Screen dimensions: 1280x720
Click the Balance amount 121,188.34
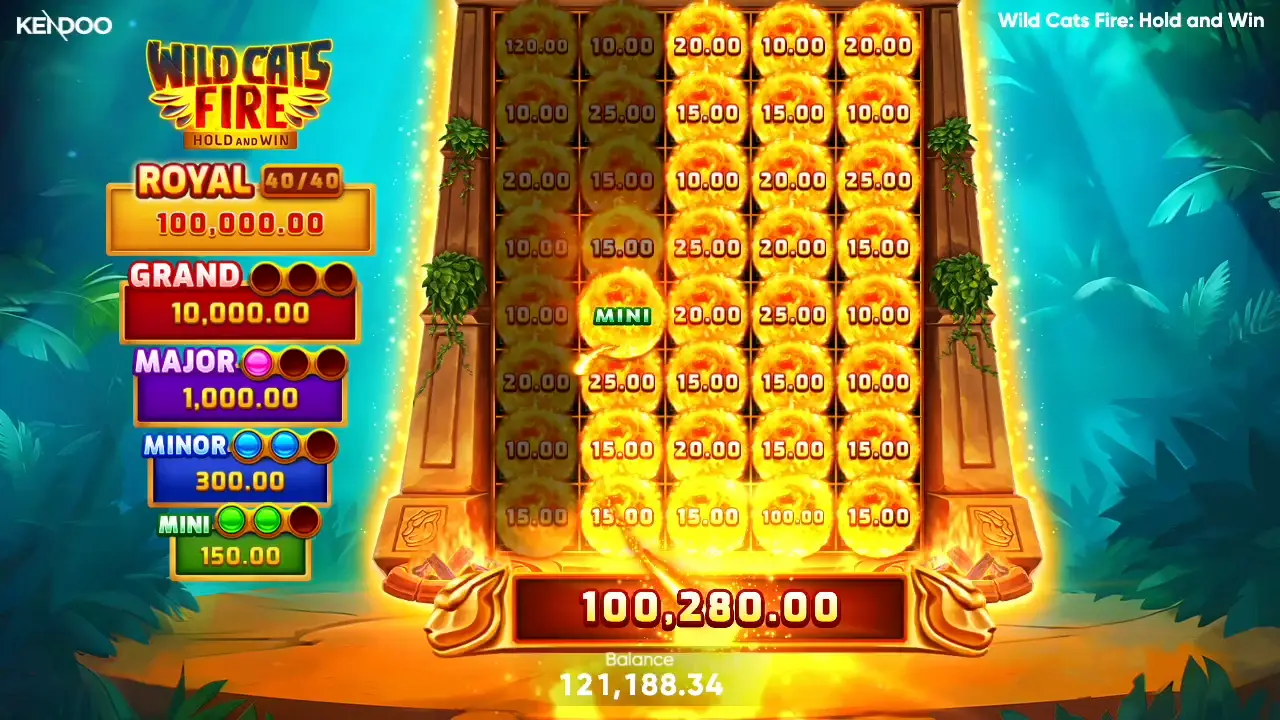641,685
